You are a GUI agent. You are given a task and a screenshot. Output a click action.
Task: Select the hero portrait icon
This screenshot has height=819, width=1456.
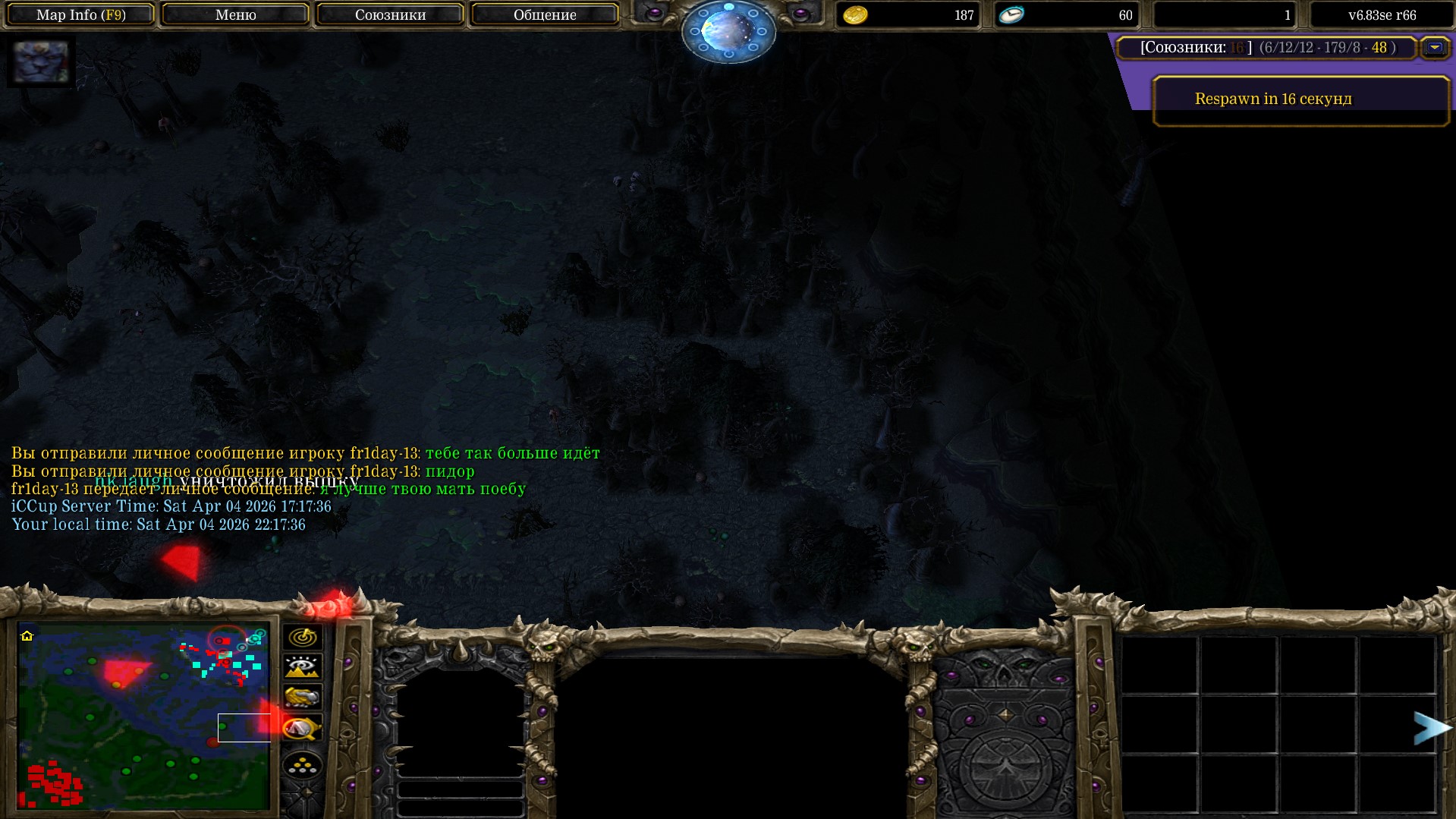point(41,62)
